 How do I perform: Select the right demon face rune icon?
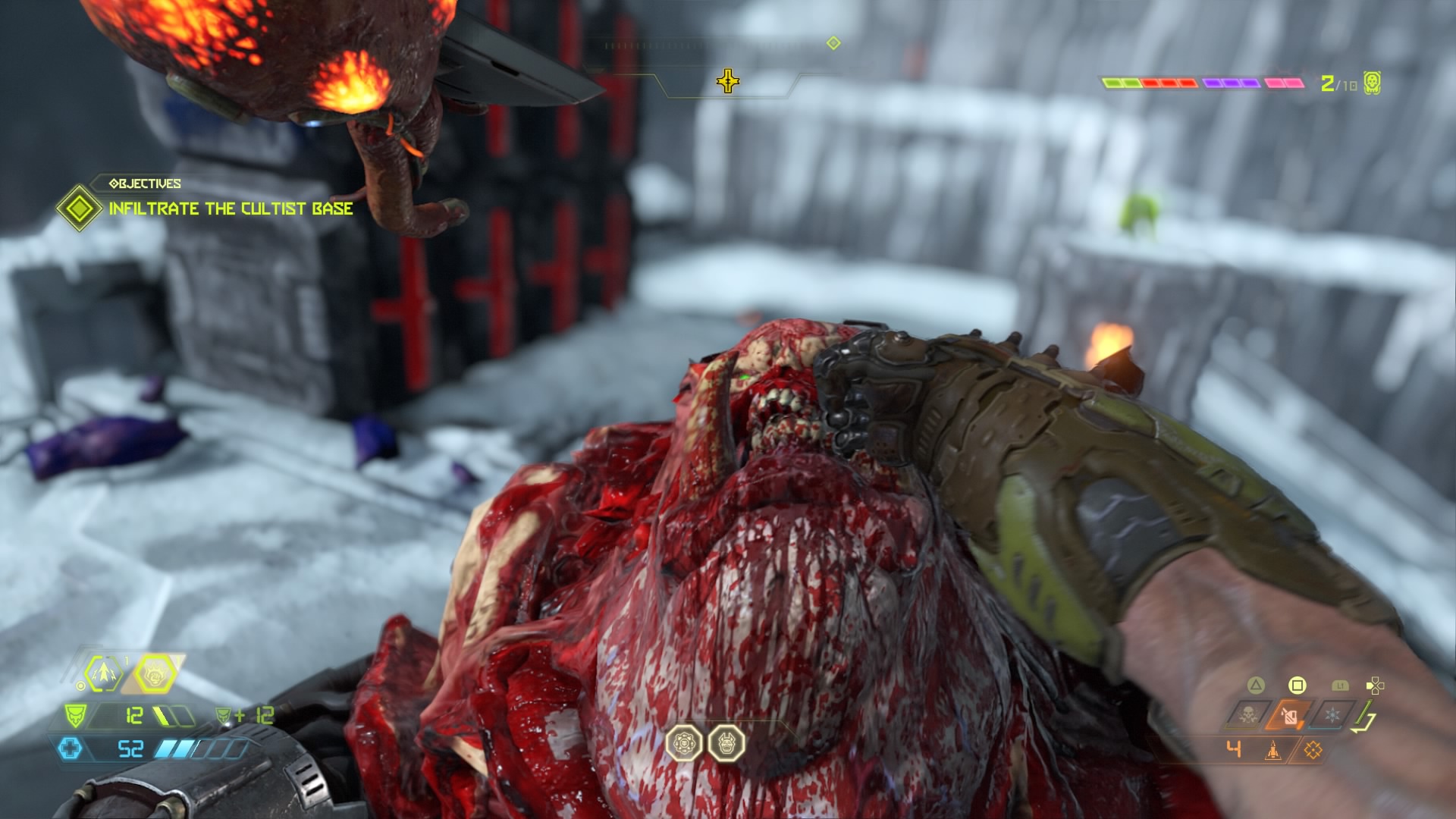(x=726, y=743)
